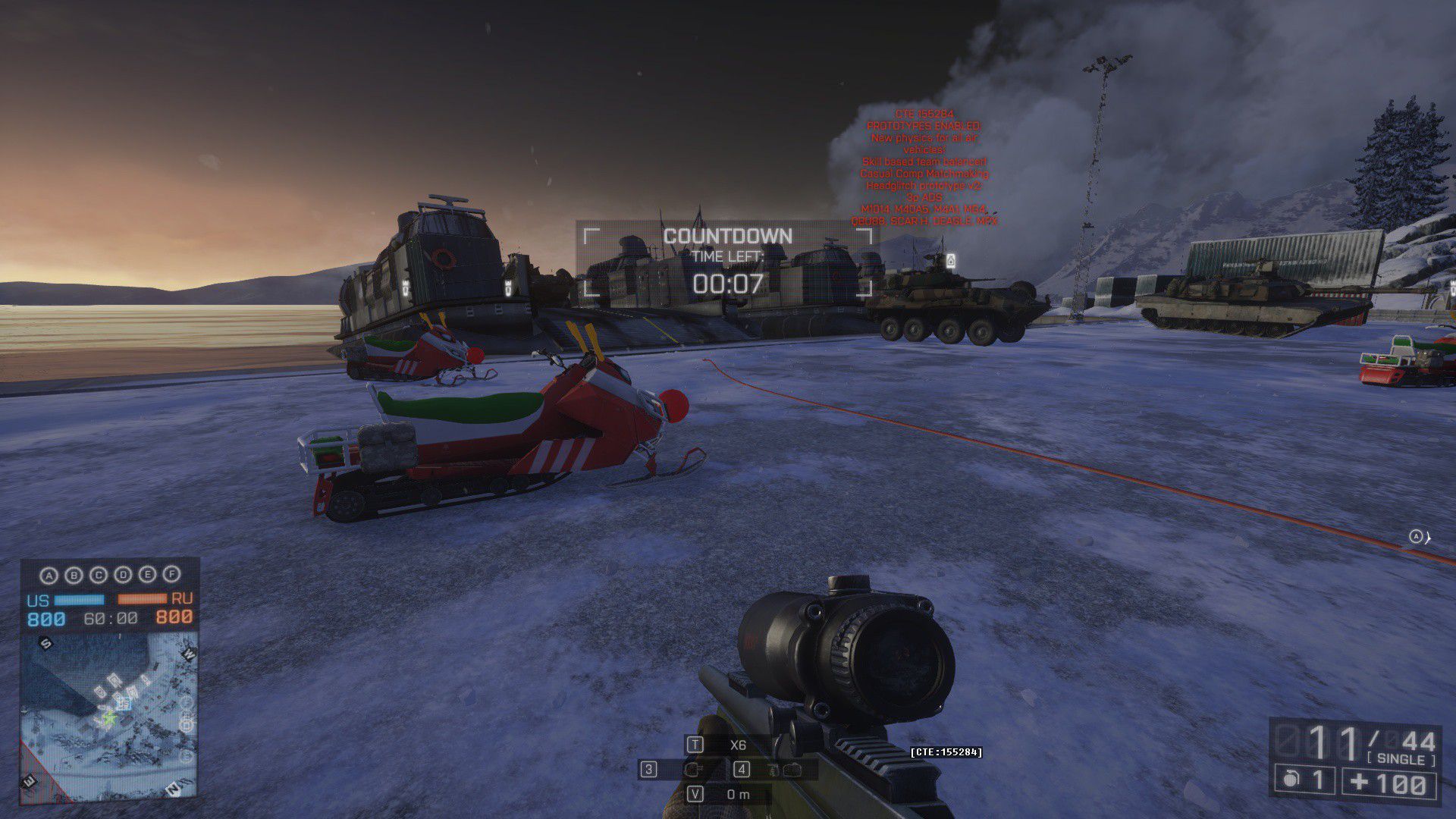
Task: Select objective flag B indicator
Action: click(x=74, y=575)
